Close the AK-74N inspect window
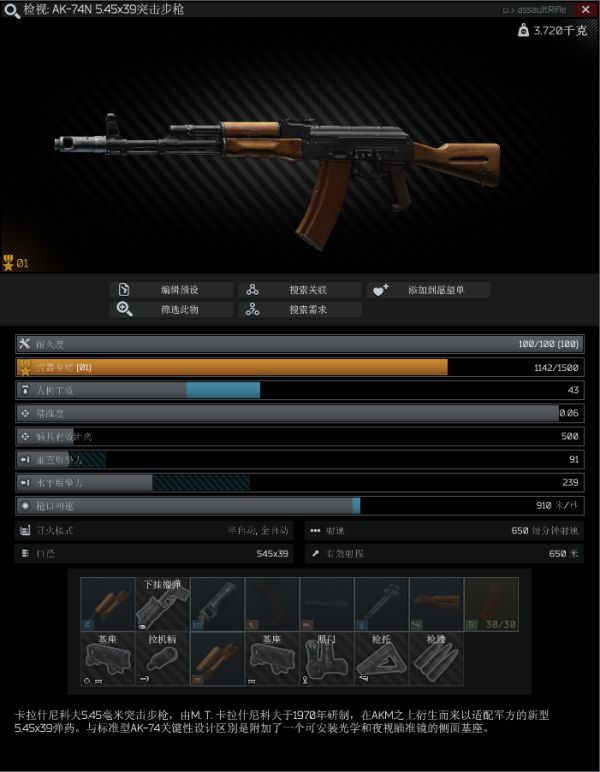The image size is (600, 772). point(585,9)
